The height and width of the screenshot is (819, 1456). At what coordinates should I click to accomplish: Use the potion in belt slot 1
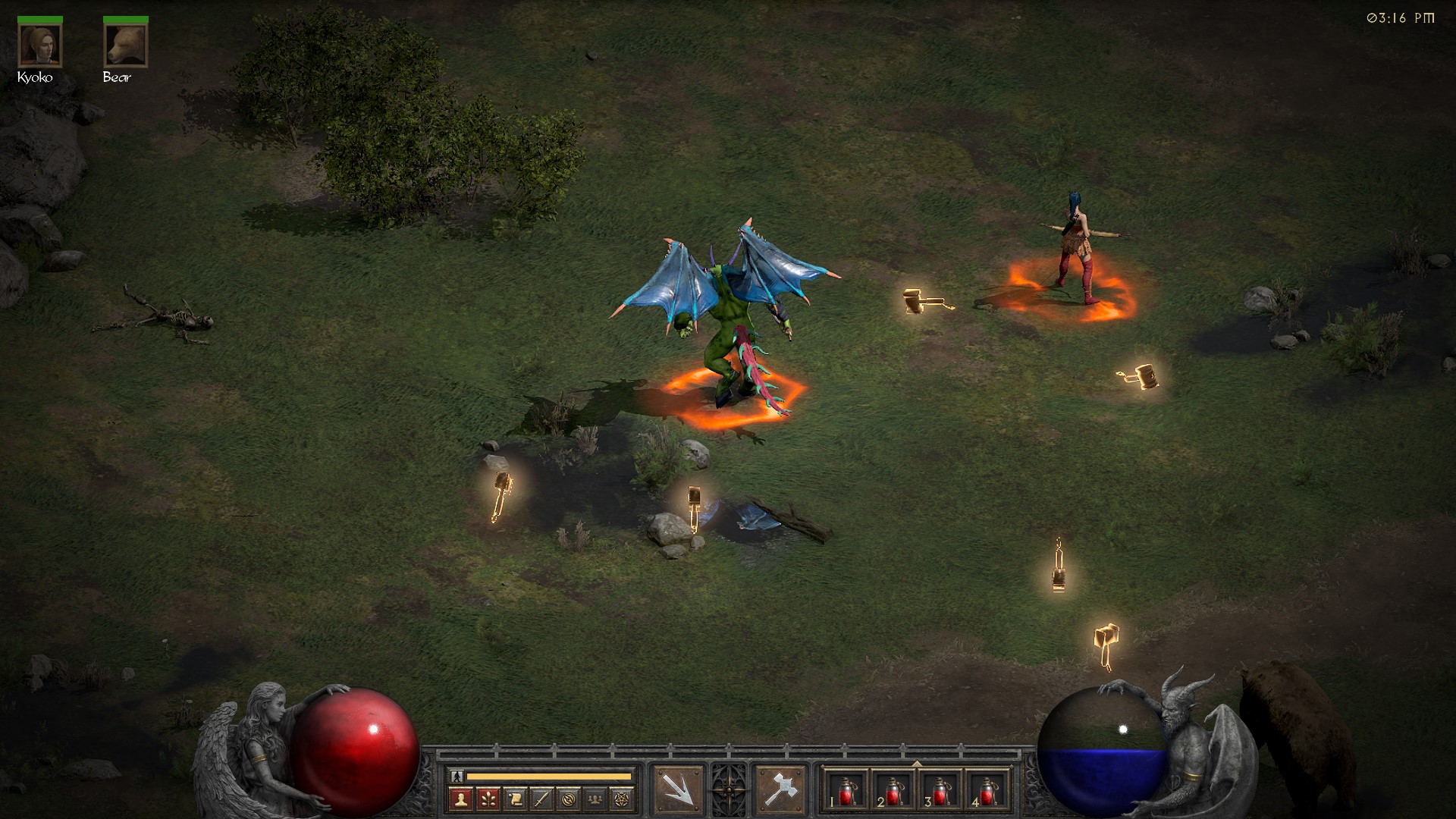click(846, 791)
